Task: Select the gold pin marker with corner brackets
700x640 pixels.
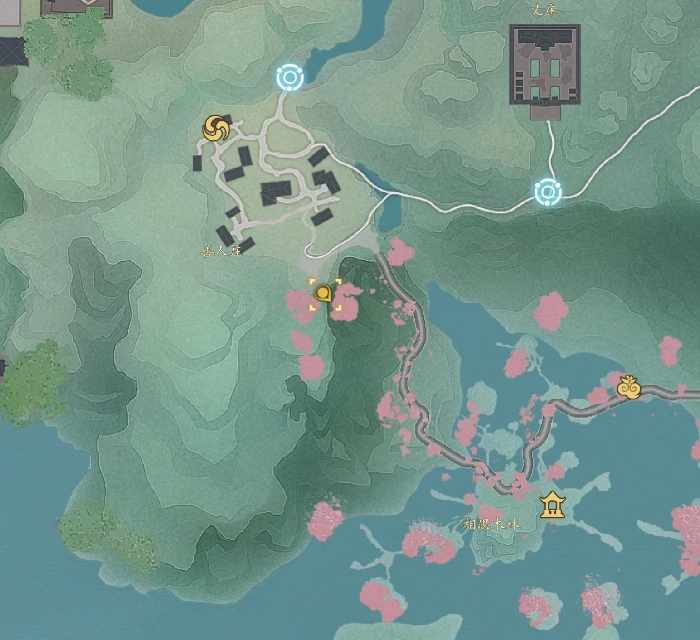Action: 323,294
